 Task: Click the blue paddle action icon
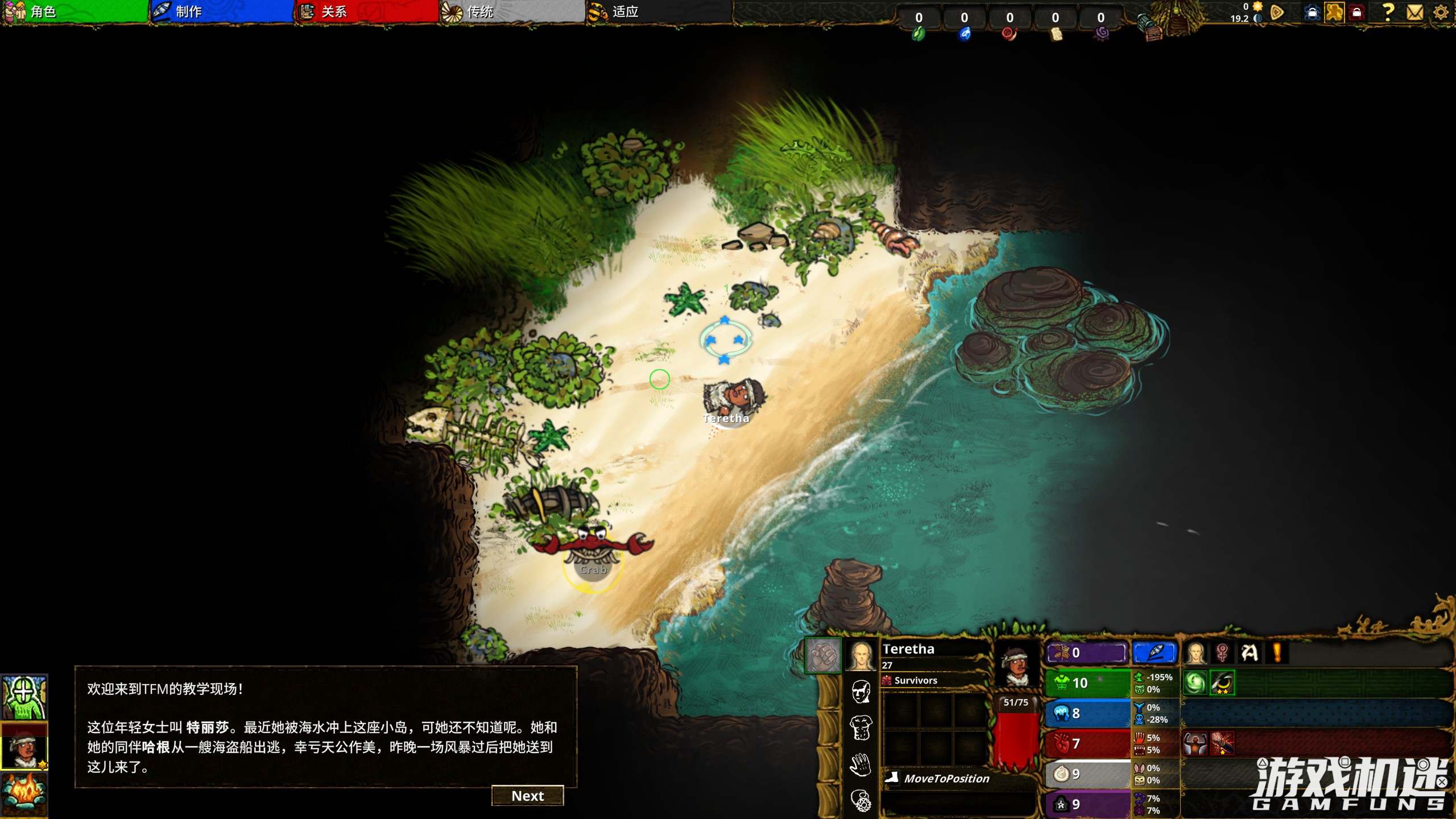(1155, 652)
